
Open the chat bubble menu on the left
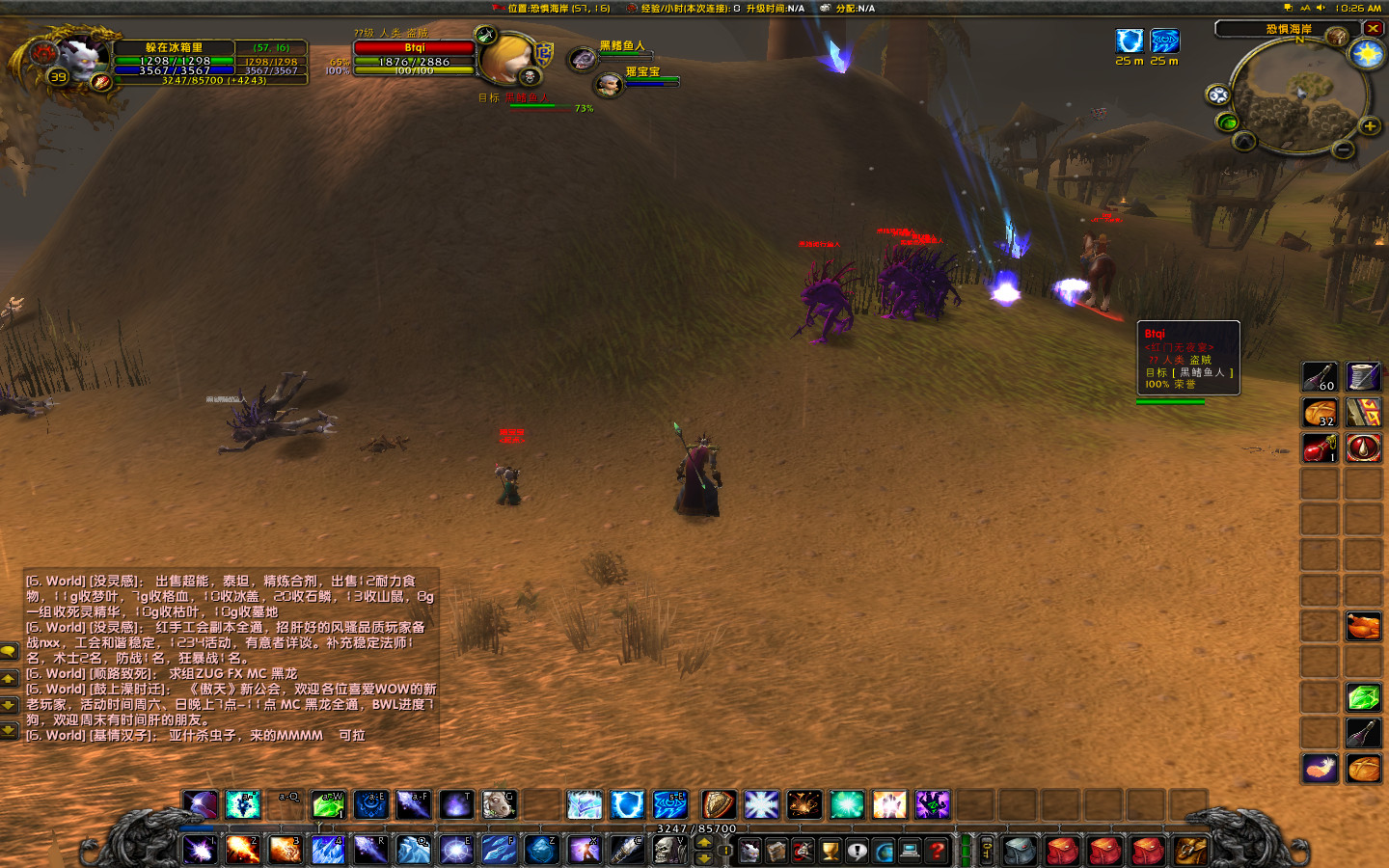9,653
